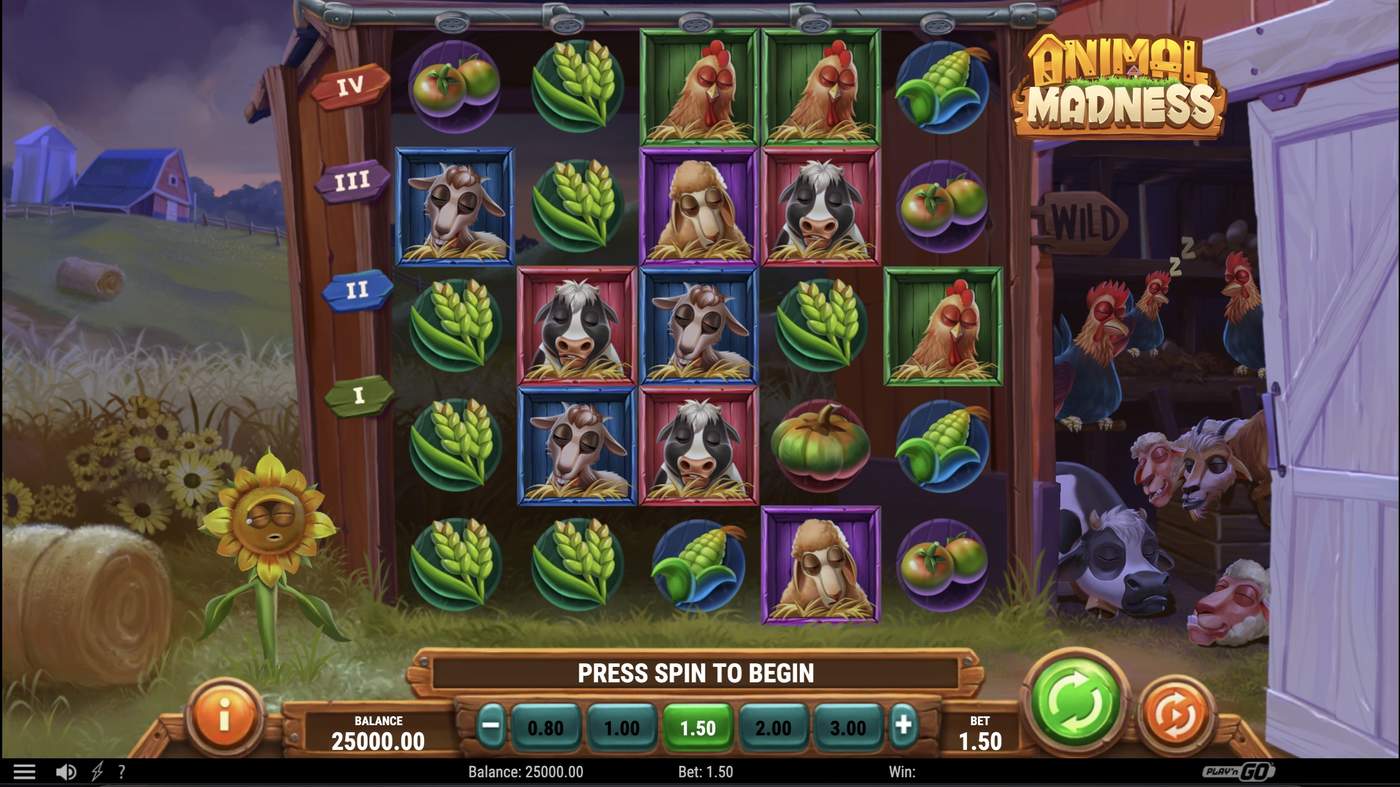Increase bet with the plus stepper
The height and width of the screenshot is (787, 1400).
coord(903,727)
